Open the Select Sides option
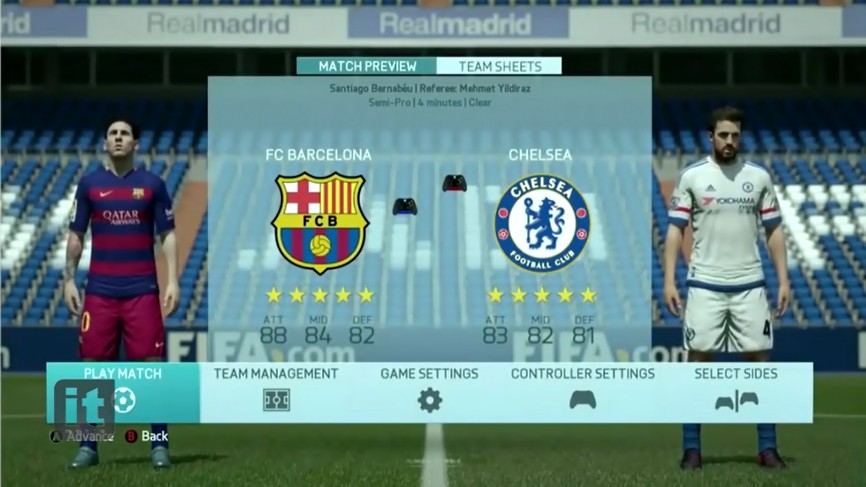 pyautogui.click(x=736, y=391)
